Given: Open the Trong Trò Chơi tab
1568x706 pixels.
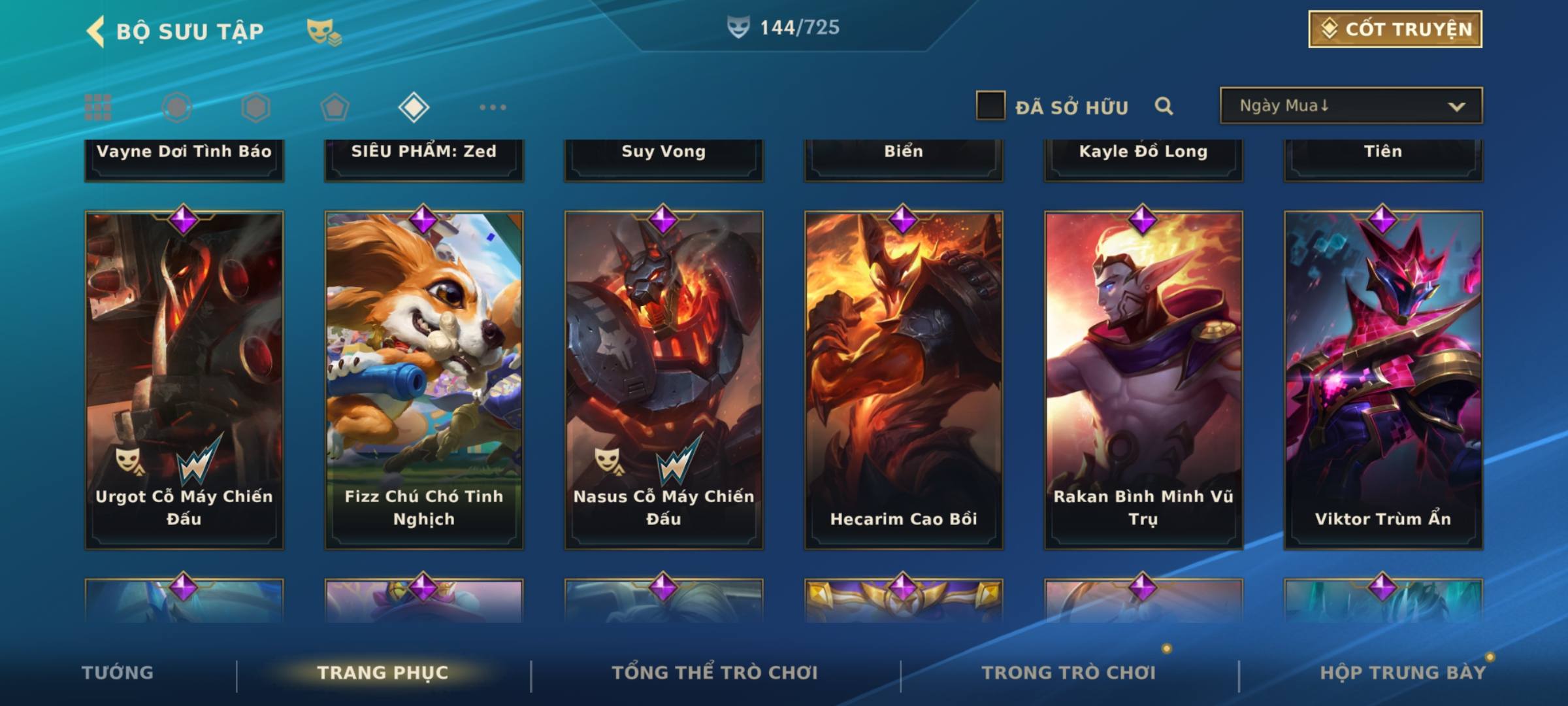Looking at the screenshot, I should 1069,673.
